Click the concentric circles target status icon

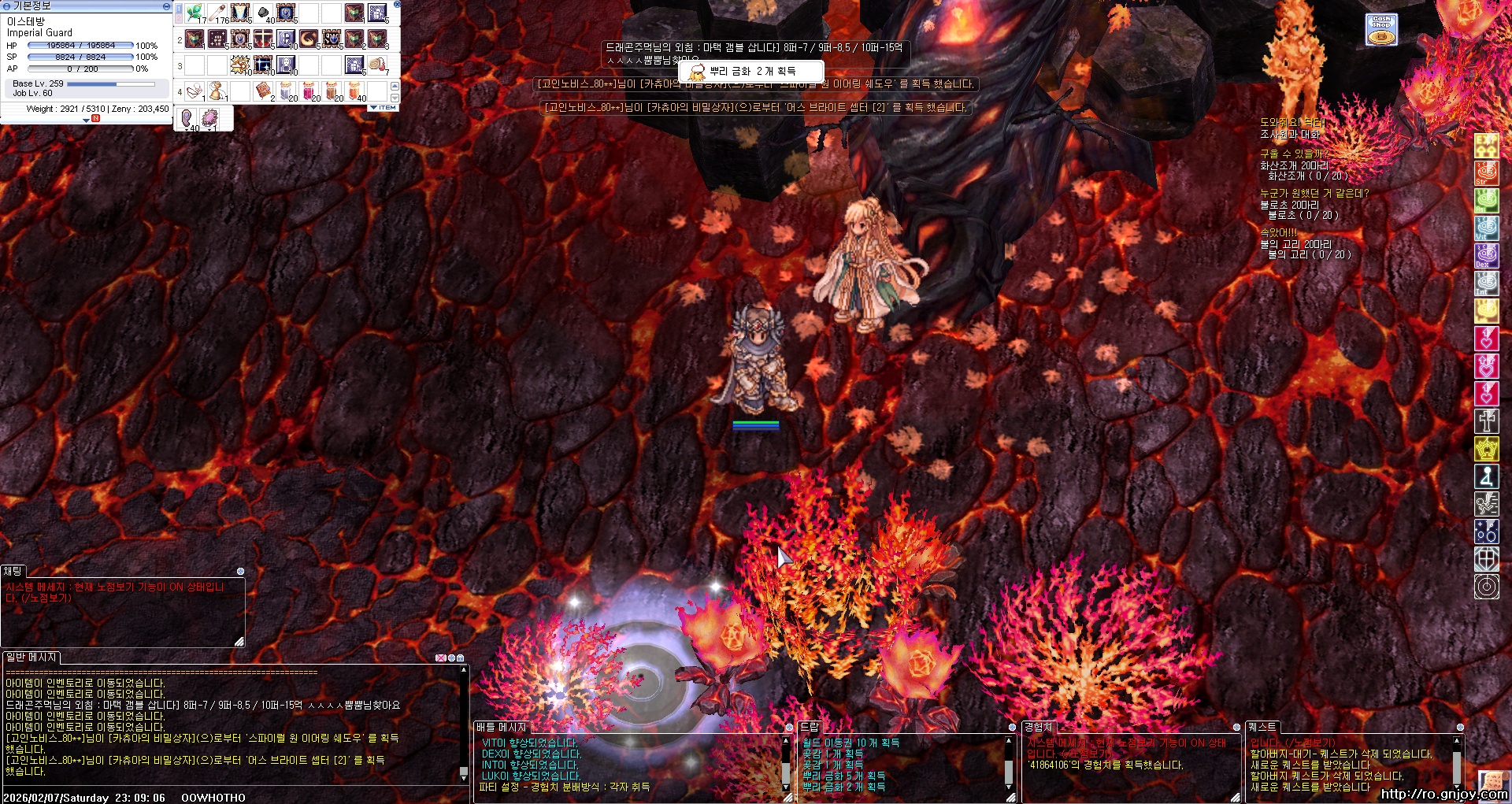pyautogui.click(x=1486, y=587)
